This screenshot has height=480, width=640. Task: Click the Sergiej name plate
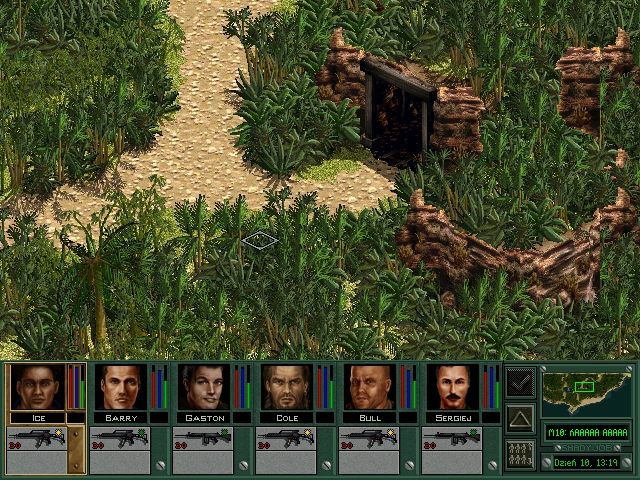452,417
